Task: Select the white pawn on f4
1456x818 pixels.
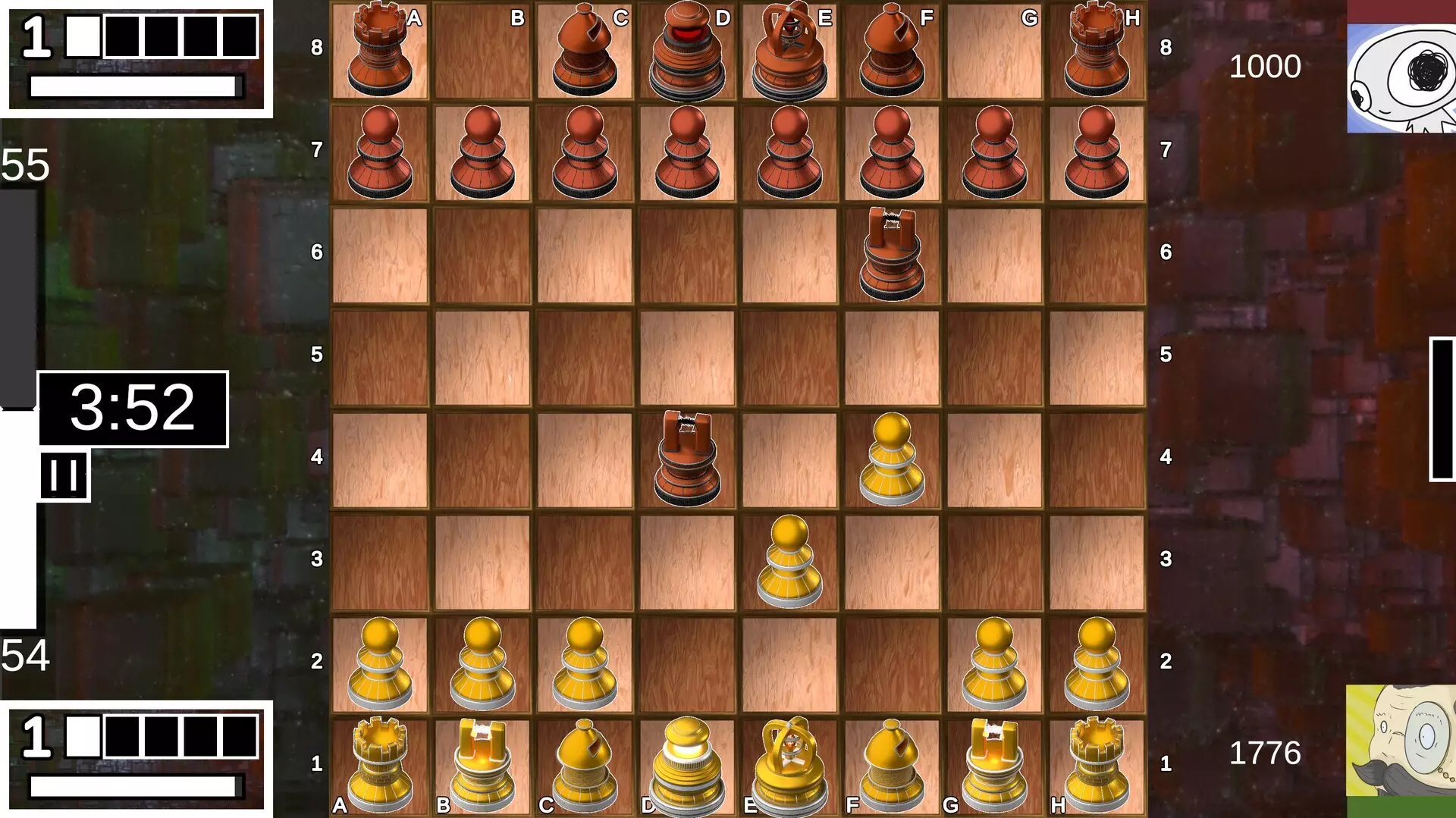Action: click(x=893, y=459)
